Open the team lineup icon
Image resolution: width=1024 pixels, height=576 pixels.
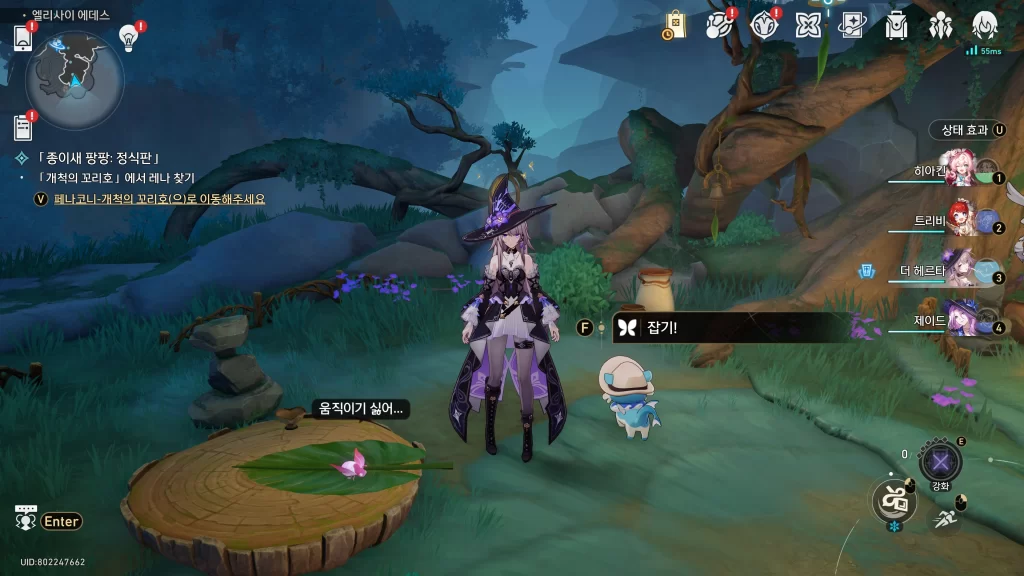941,25
